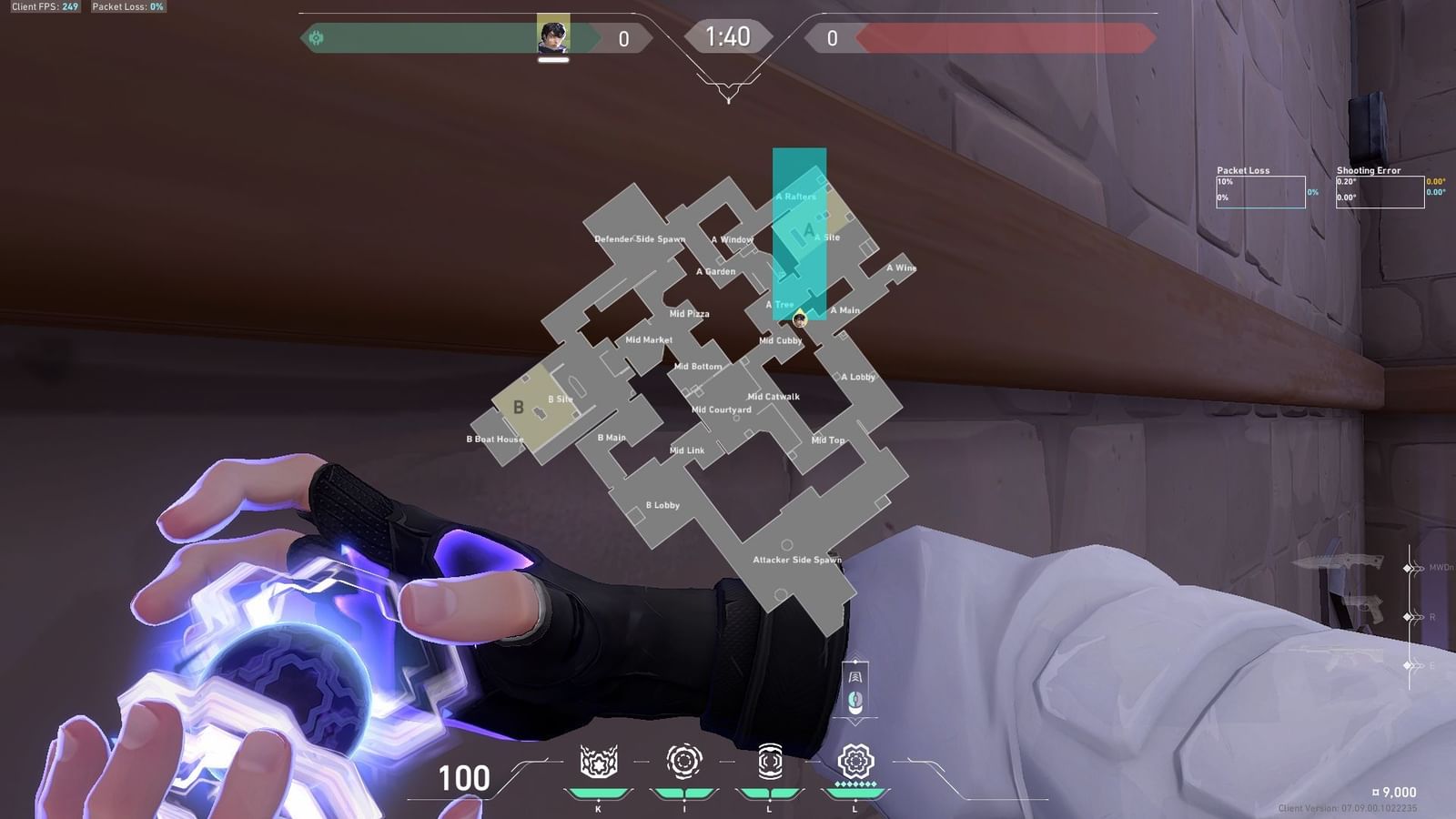Click the Attacker Side Spawn label
Screen dimensions: 1456x819
[x=796, y=561]
